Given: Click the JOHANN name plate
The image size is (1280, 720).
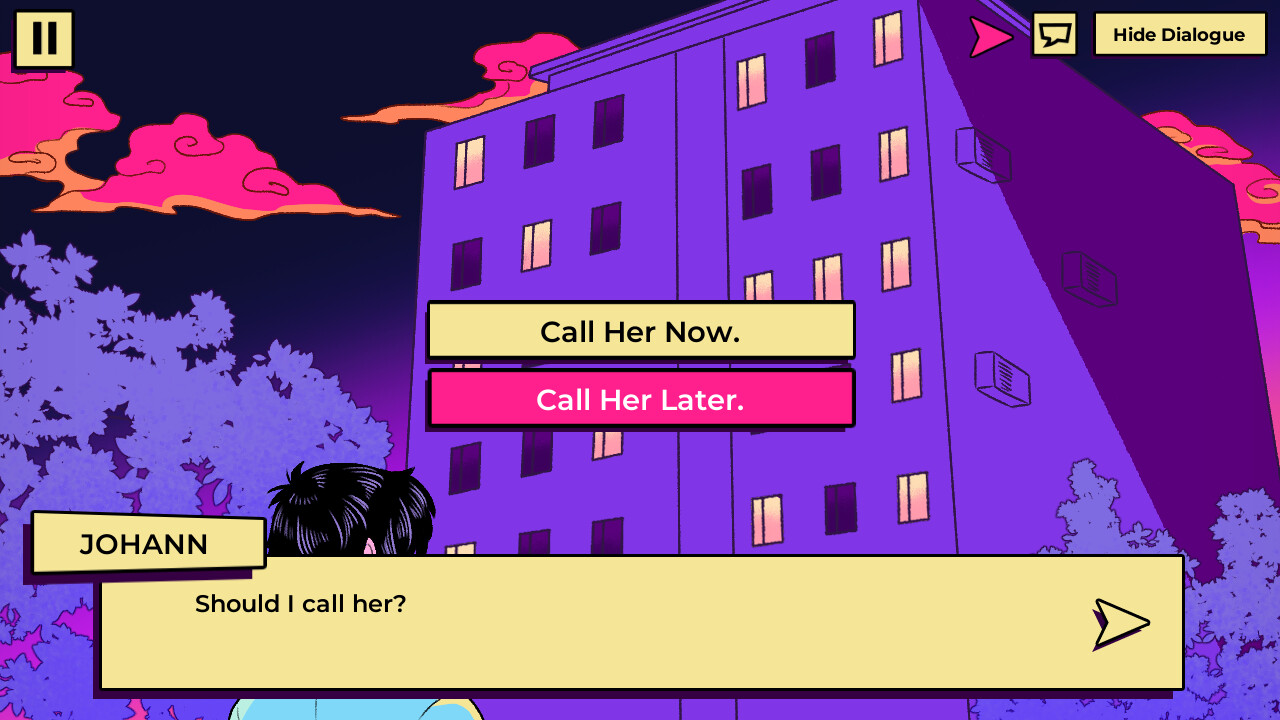Looking at the screenshot, I should point(146,543).
